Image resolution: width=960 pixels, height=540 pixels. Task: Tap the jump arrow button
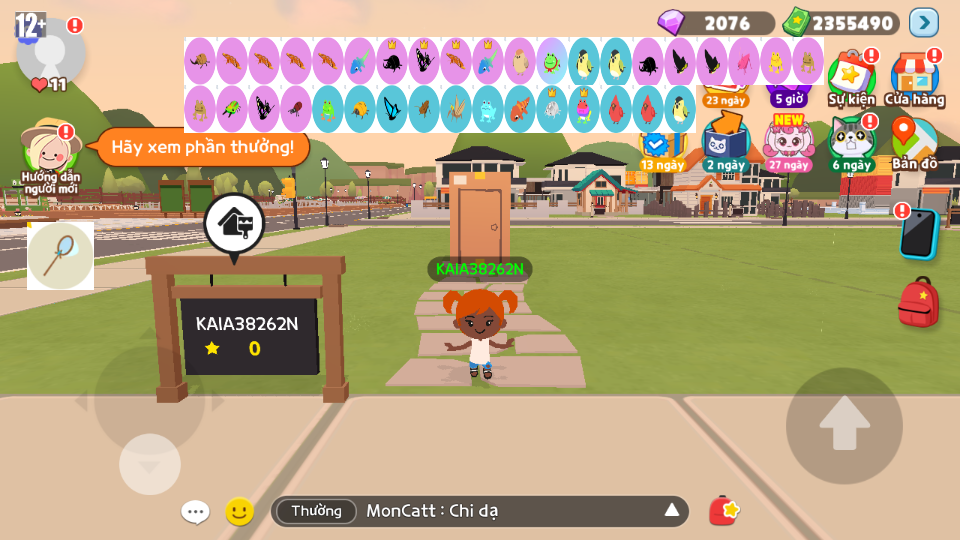pyautogui.click(x=844, y=425)
